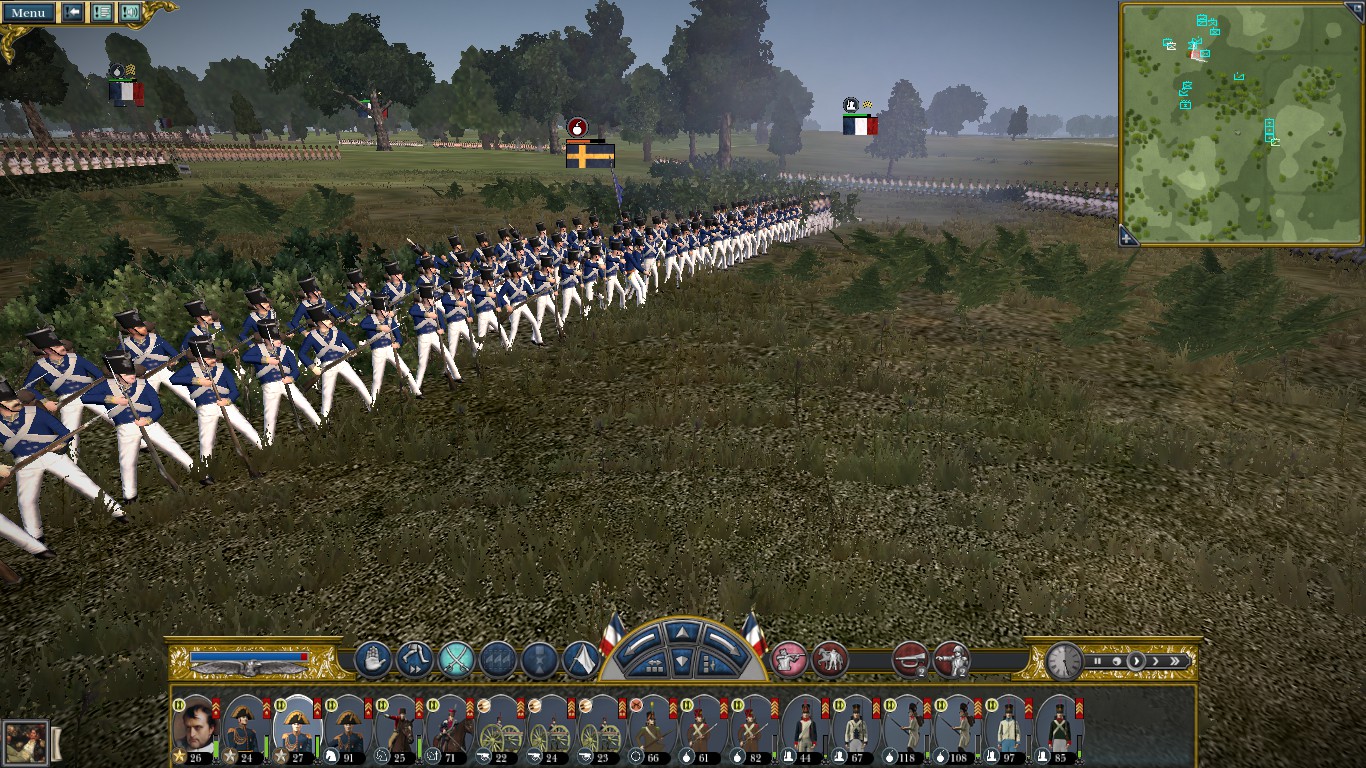The width and height of the screenshot is (1366, 768).
Task: Toggle fire at will (musketeer icon)
Action: pyautogui.click(x=790, y=660)
